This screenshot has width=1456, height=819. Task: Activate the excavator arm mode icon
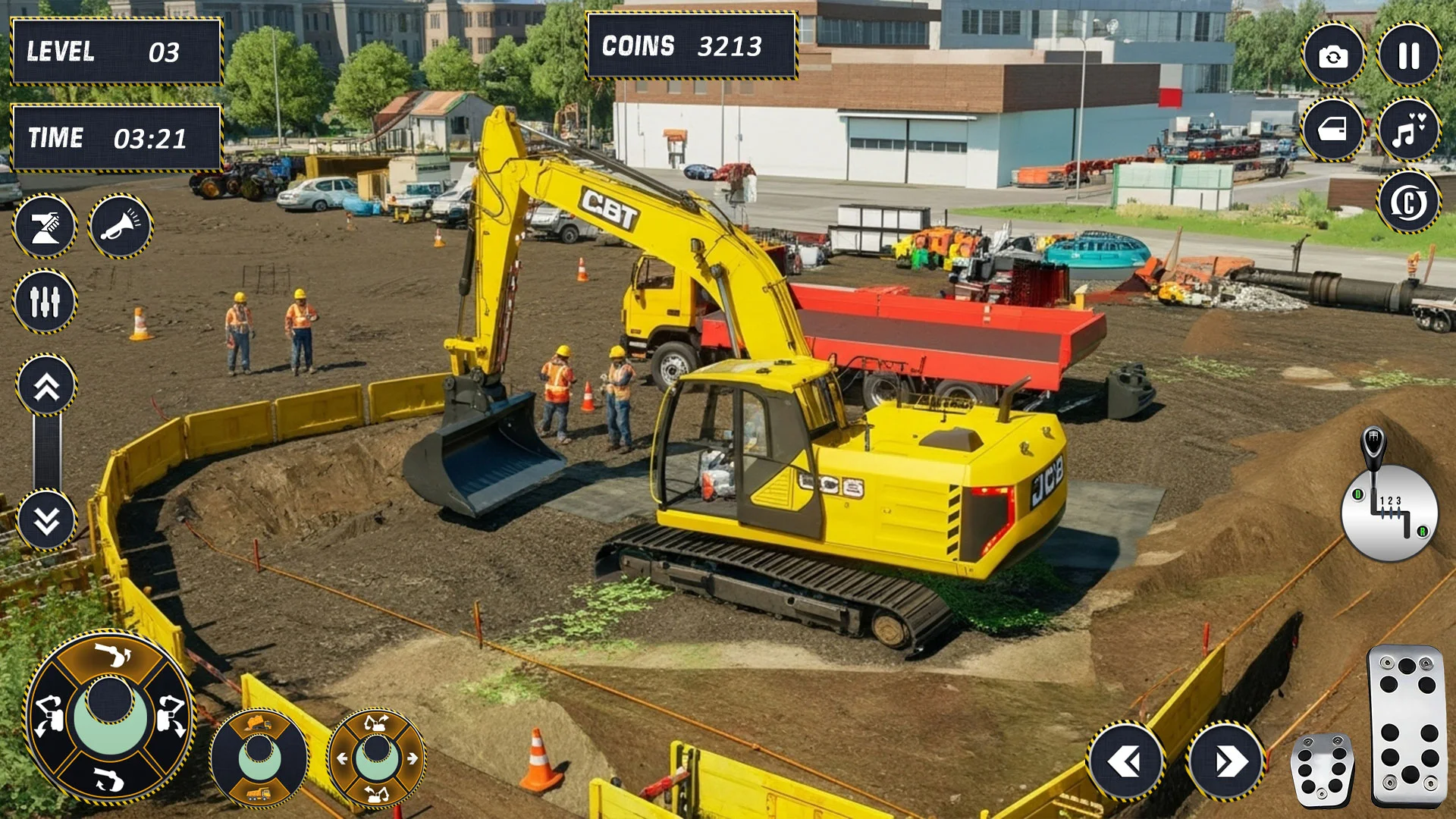(45, 226)
